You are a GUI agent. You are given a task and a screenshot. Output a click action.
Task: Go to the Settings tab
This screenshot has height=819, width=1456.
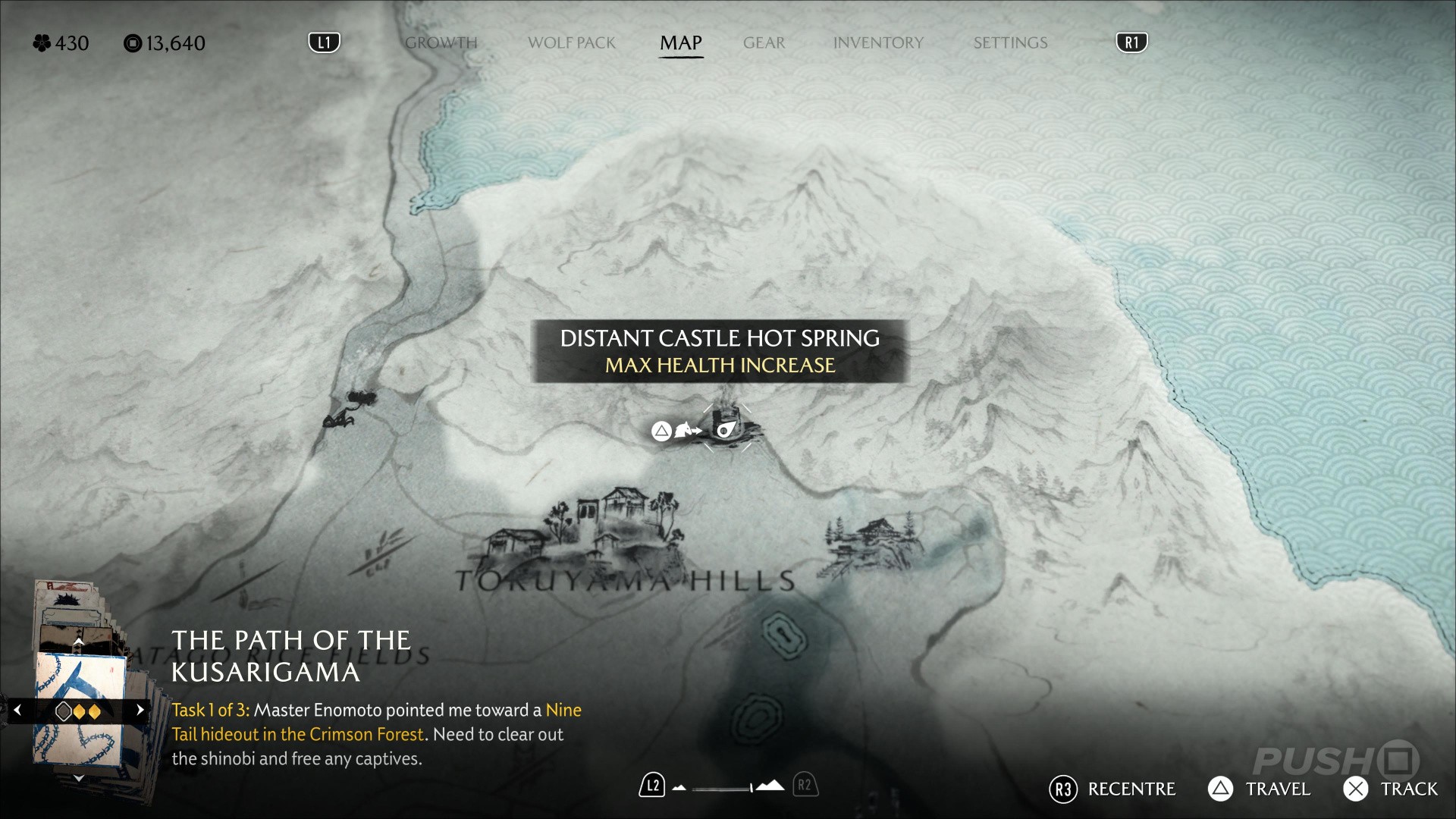coord(1010,43)
